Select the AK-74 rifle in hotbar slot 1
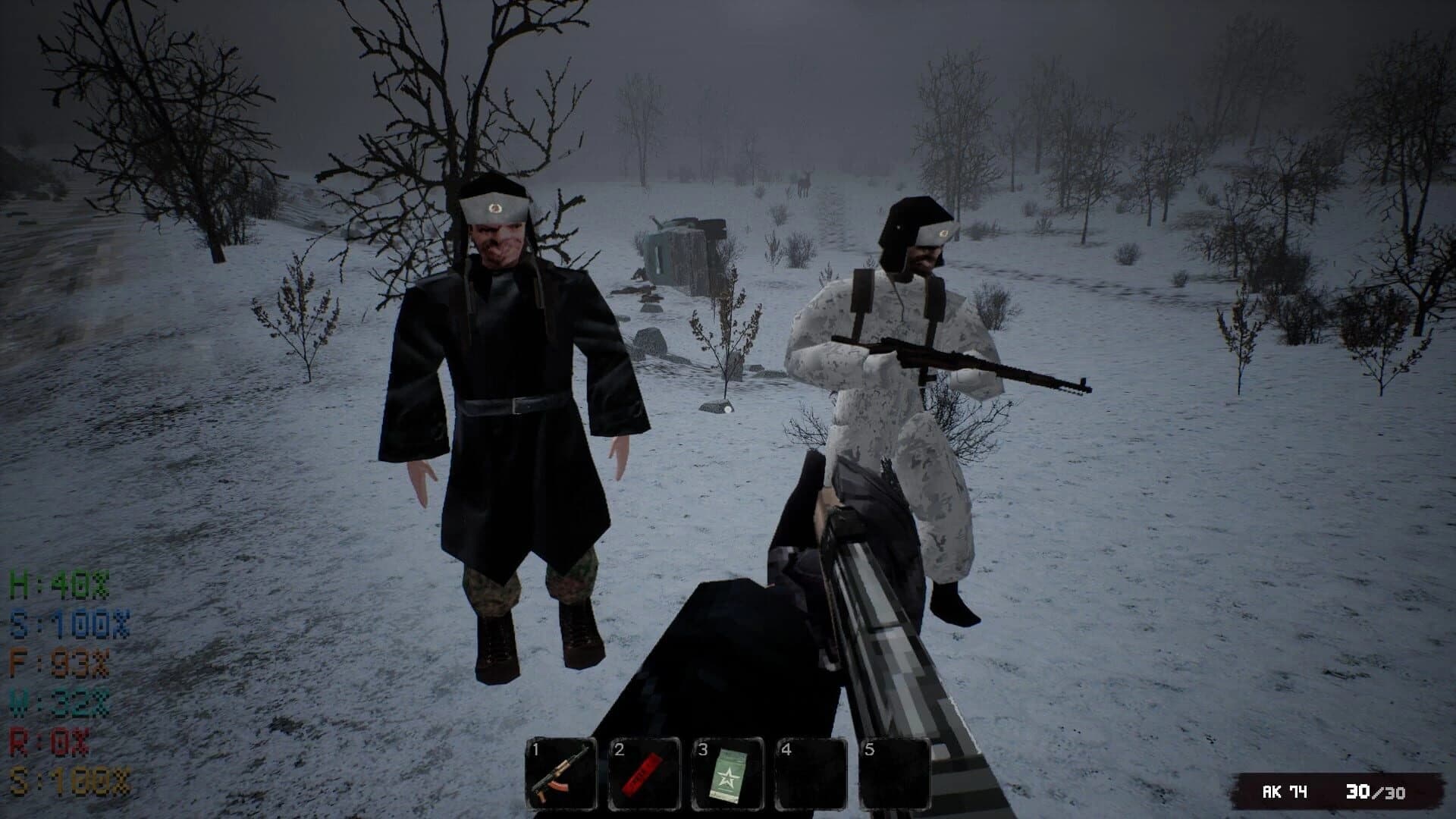This screenshot has height=819, width=1456. 559,770
